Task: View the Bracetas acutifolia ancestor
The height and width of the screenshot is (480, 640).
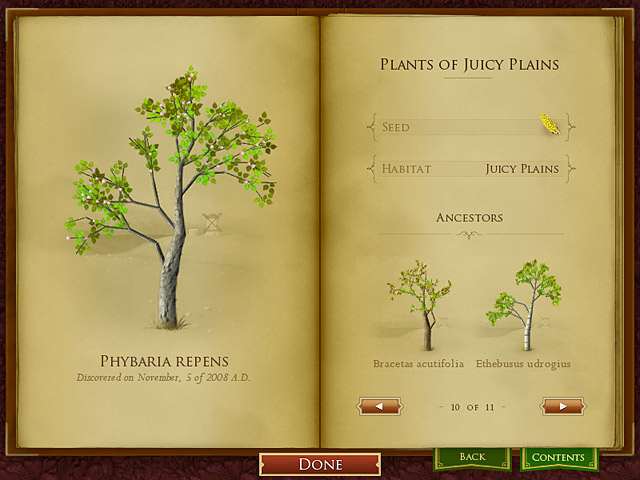Action: (419, 307)
